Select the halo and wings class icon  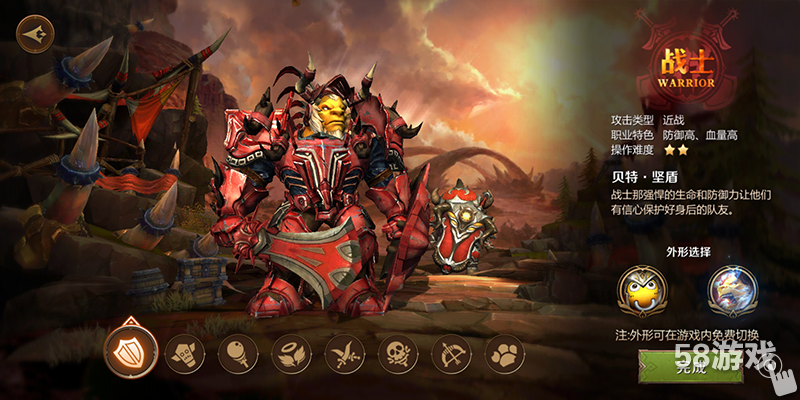click(291, 353)
